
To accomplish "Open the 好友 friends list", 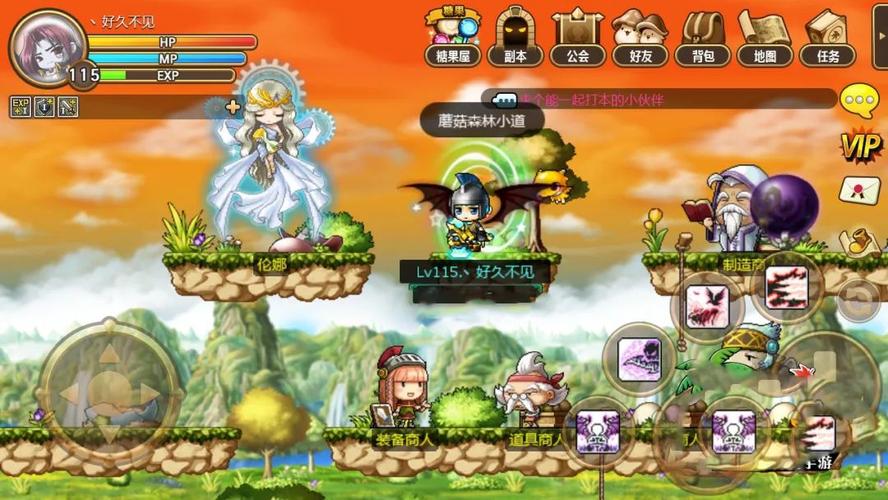I will [x=641, y=36].
